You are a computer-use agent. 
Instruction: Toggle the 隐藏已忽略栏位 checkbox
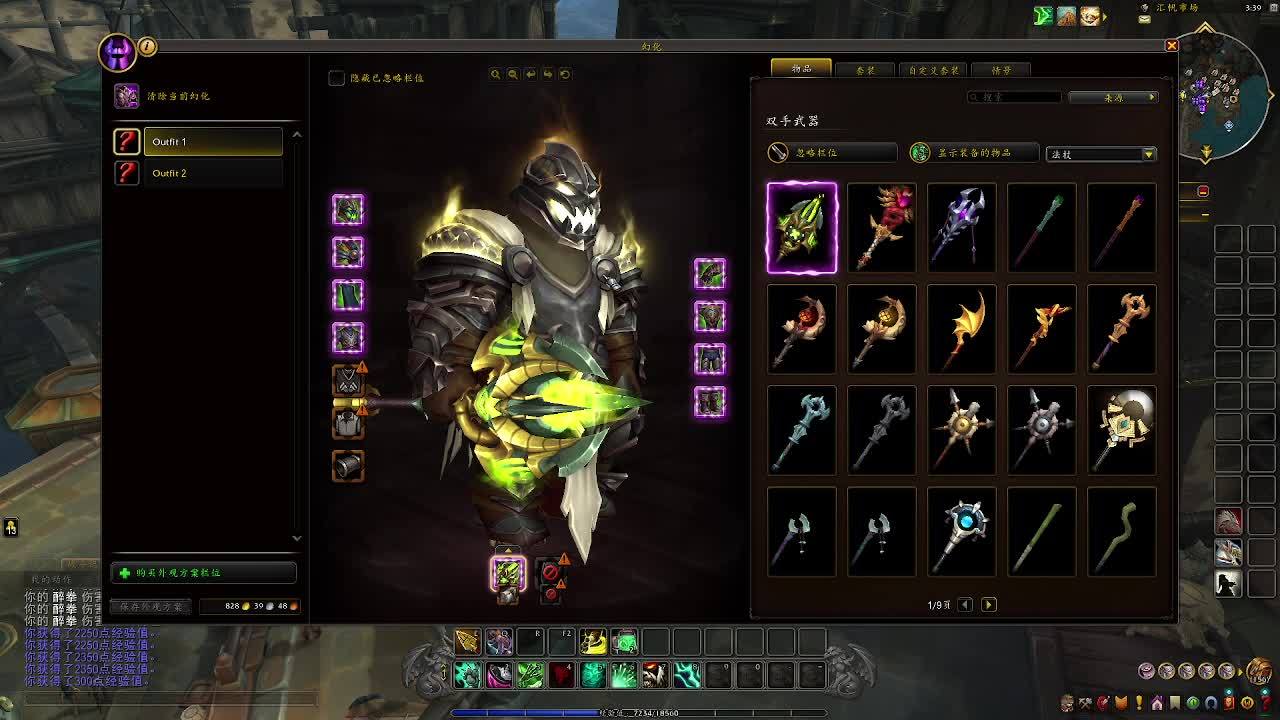[x=337, y=78]
